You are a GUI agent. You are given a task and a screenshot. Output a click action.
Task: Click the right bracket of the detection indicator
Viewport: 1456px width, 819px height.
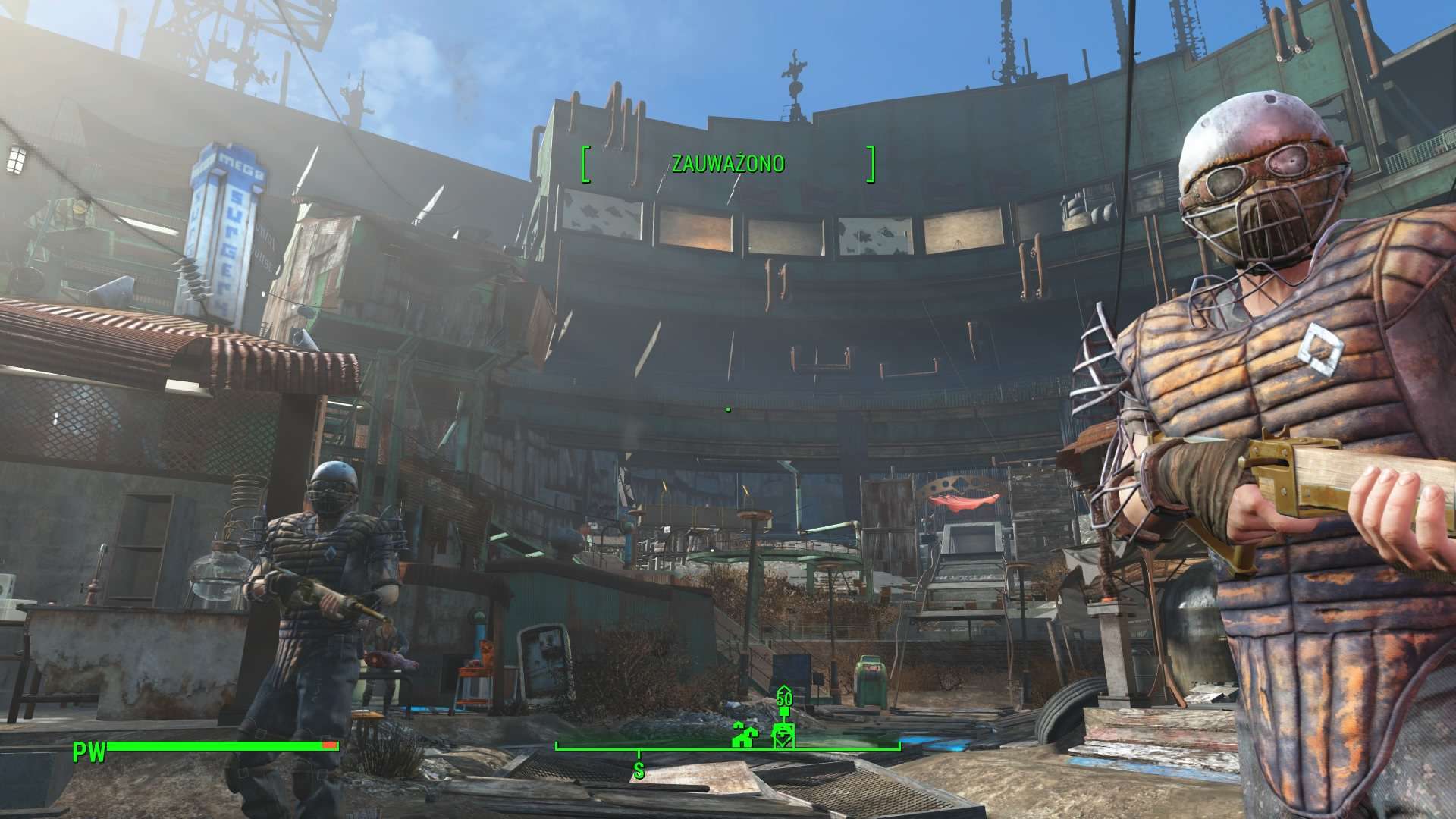[872, 161]
